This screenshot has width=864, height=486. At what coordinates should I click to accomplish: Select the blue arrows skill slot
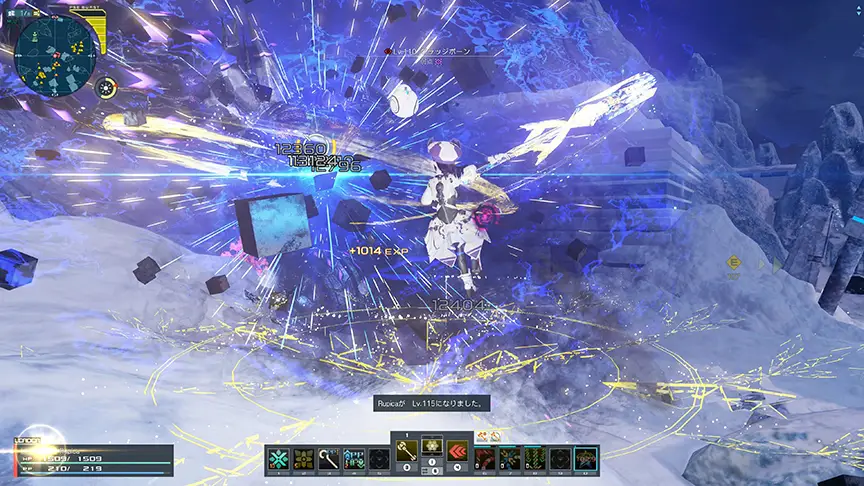tap(352, 459)
